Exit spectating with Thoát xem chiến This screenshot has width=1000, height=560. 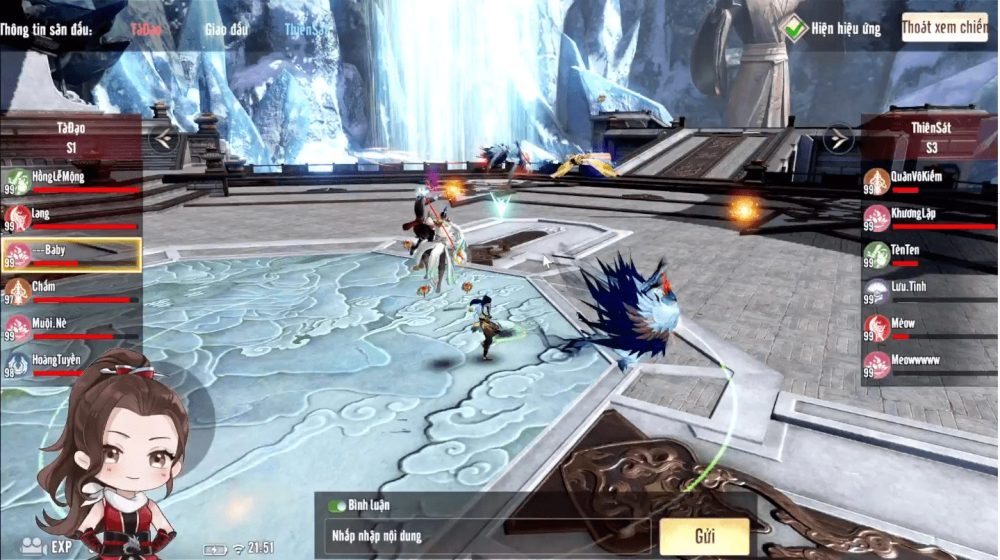click(x=944, y=28)
